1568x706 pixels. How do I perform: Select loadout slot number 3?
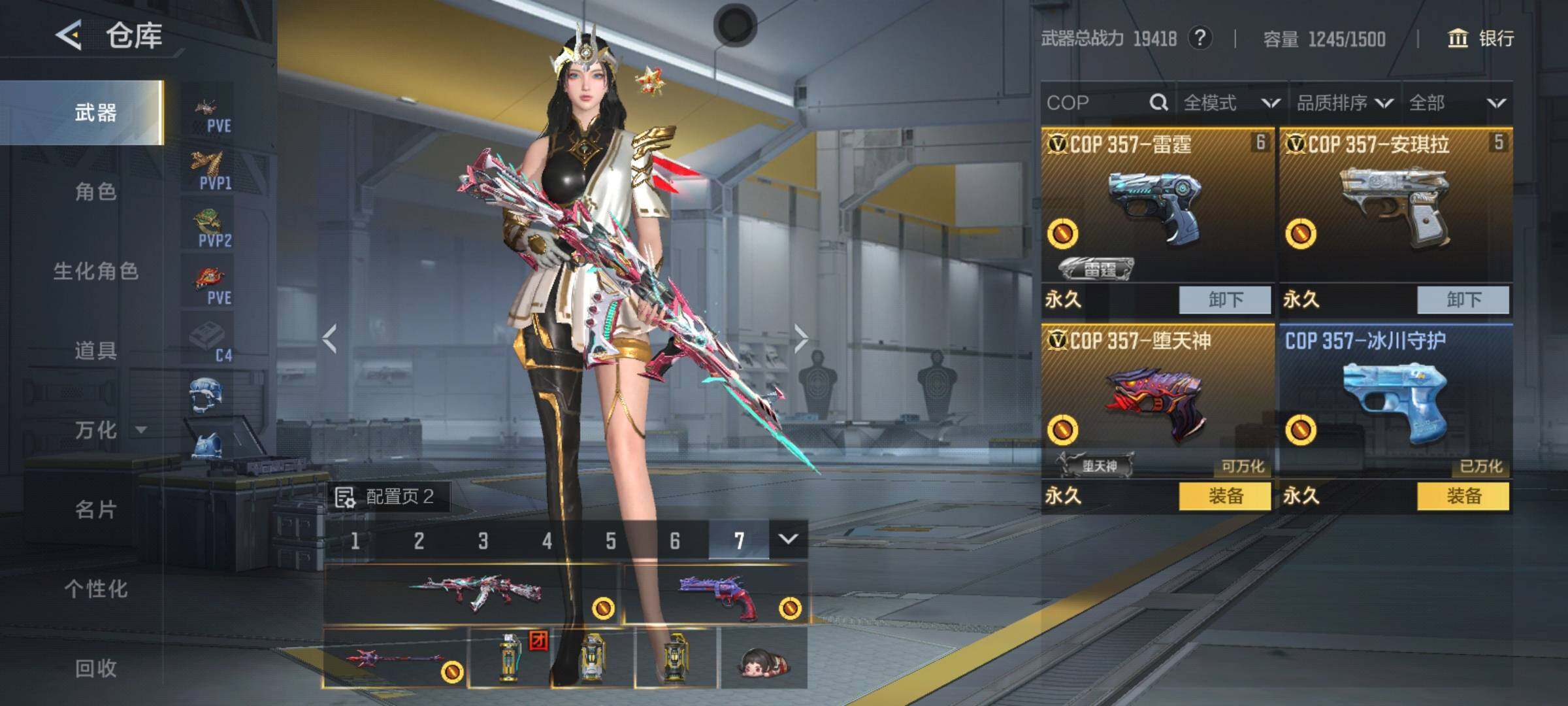point(483,541)
